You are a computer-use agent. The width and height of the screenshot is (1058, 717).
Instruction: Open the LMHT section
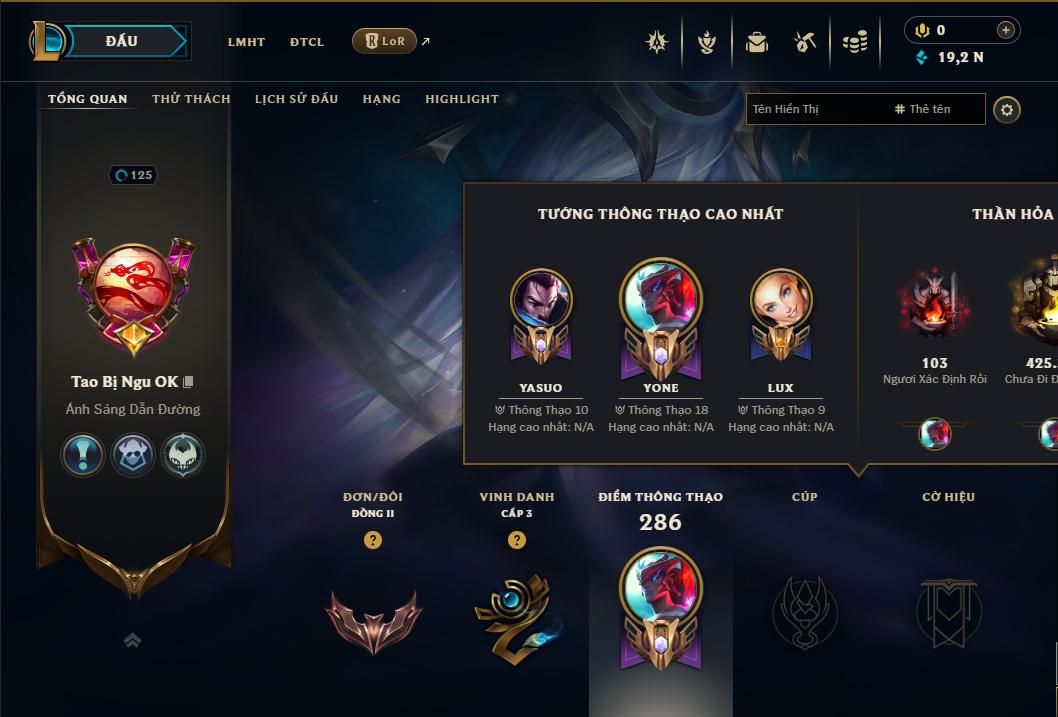(246, 42)
